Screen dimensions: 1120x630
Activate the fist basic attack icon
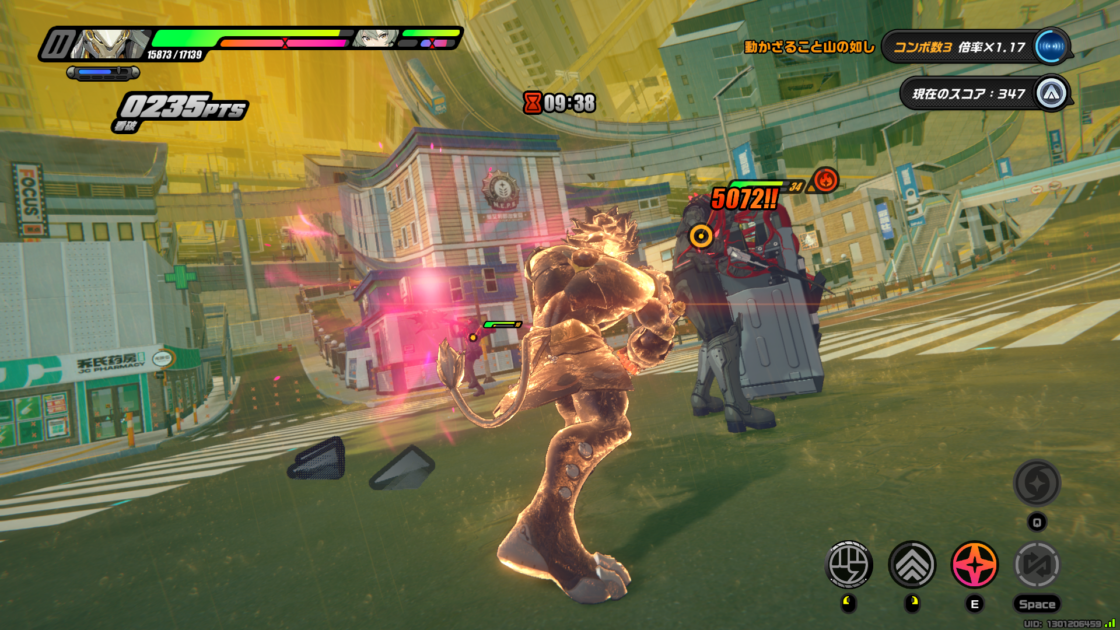[848, 565]
